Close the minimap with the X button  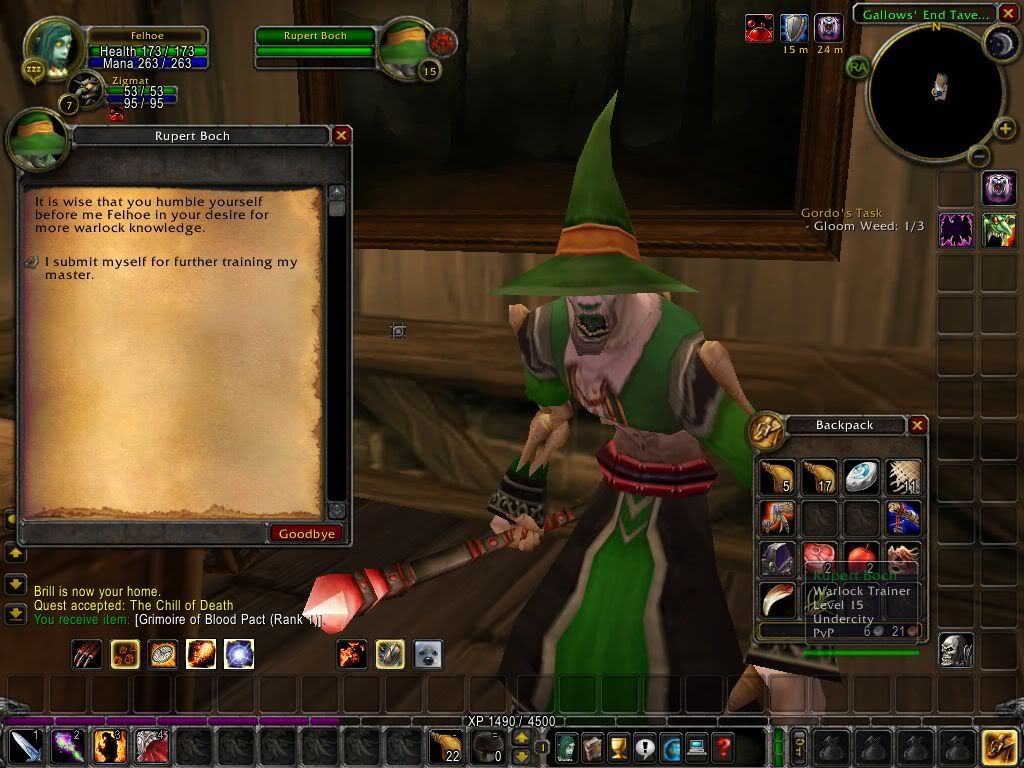[1008, 14]
